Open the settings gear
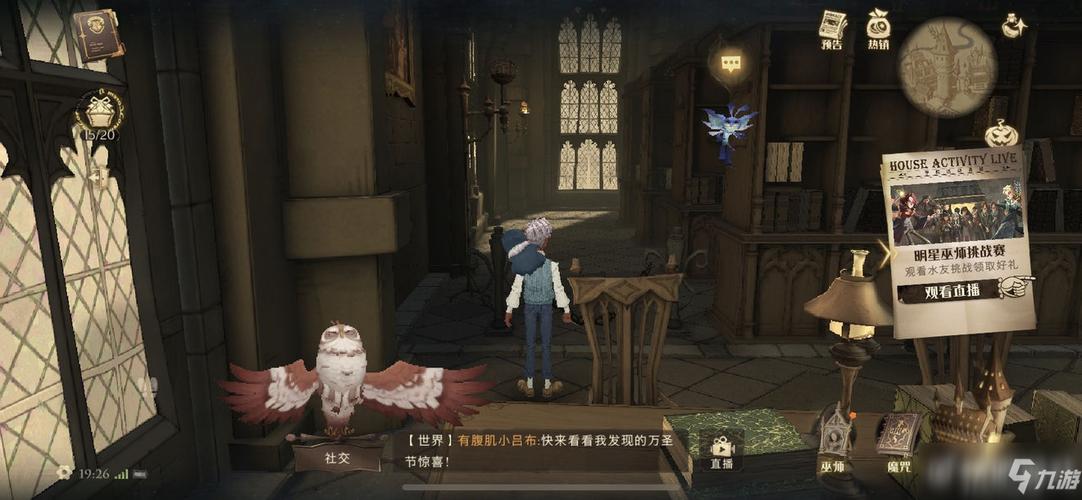Screen dimensions: 1082x500 tap(64, 472)
